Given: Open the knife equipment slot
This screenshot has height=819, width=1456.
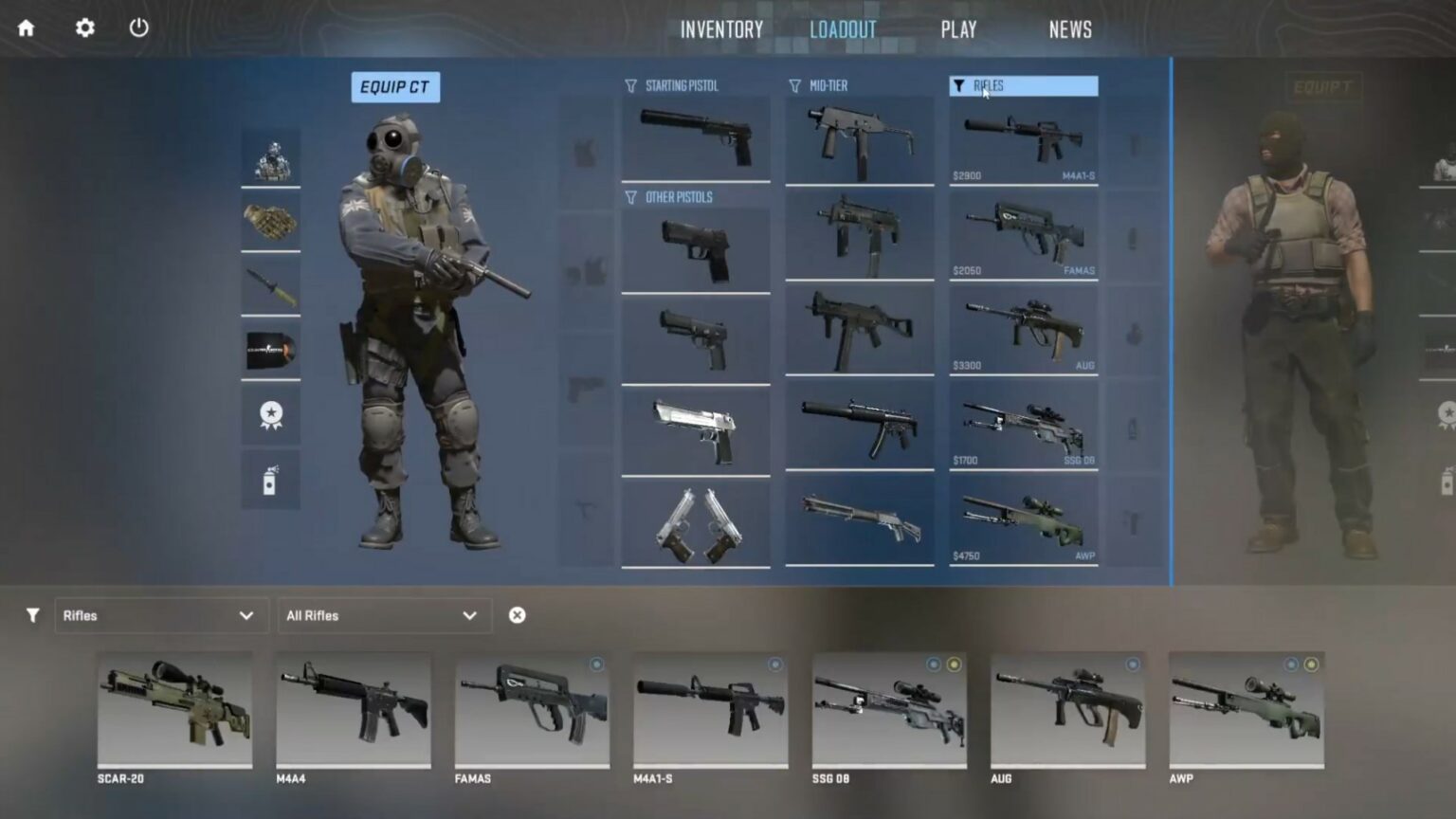Looking at the screenshot, I should pos(270,287).
